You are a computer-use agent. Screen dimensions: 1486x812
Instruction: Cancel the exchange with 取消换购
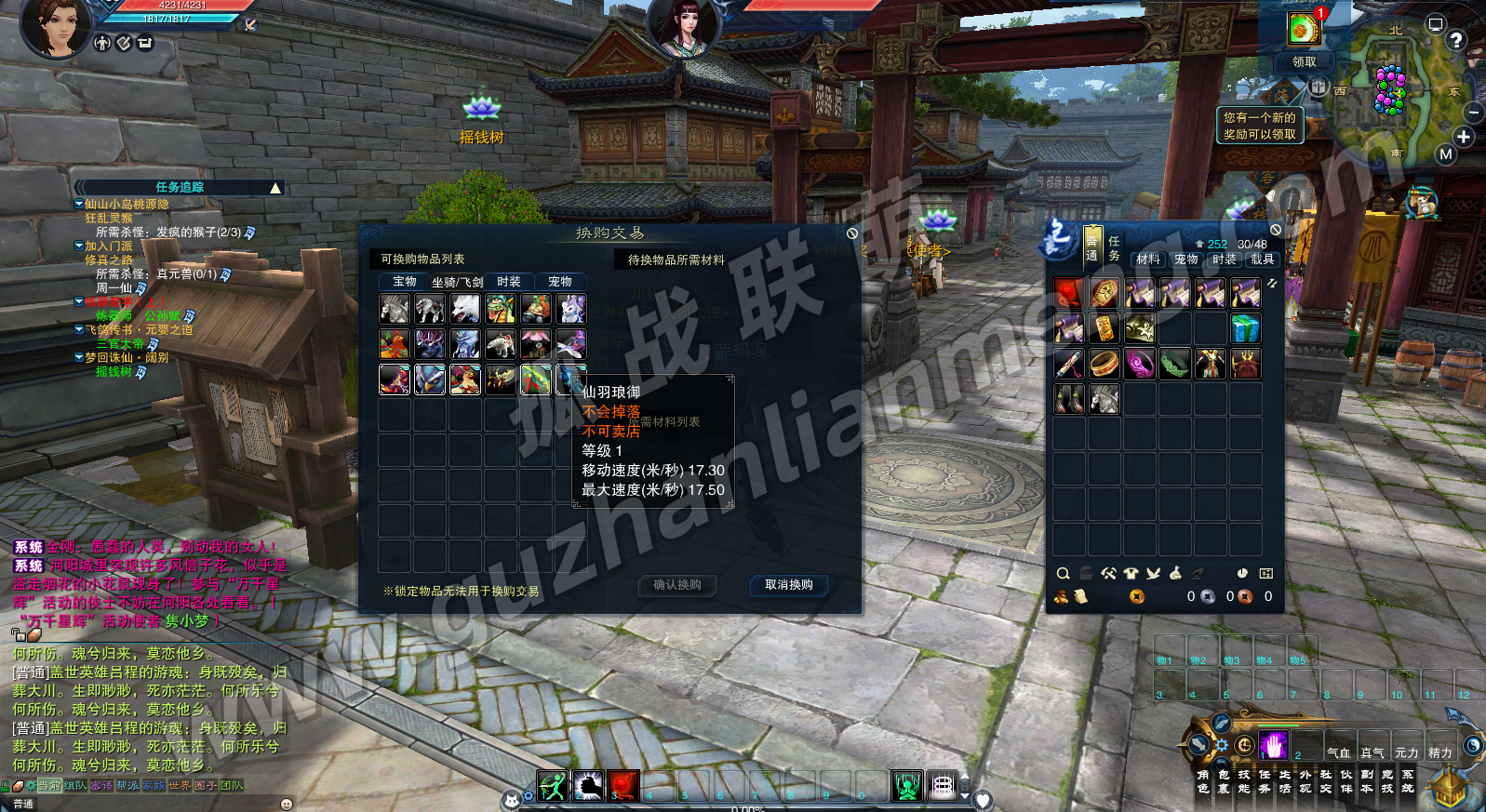tap(789, 585)
